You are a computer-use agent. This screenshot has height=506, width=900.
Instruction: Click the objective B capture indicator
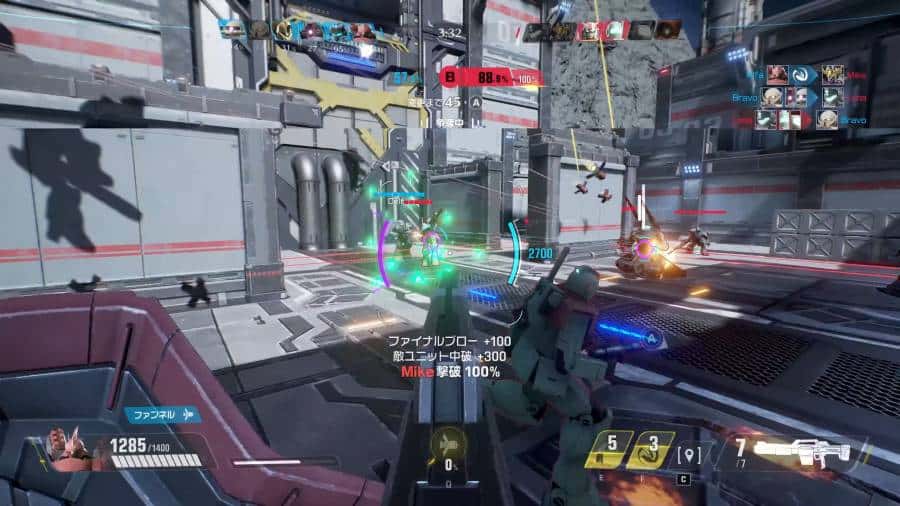click(x=451, y=78)
